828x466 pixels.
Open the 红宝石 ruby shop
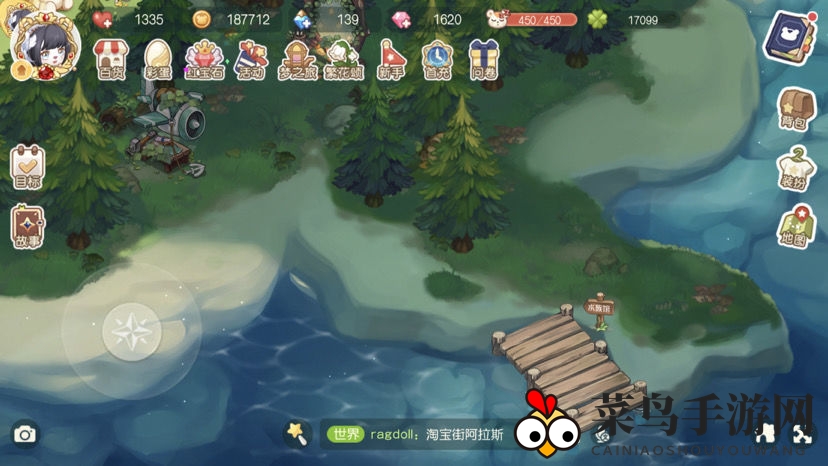pyautogui.click(x=203, y=58)
